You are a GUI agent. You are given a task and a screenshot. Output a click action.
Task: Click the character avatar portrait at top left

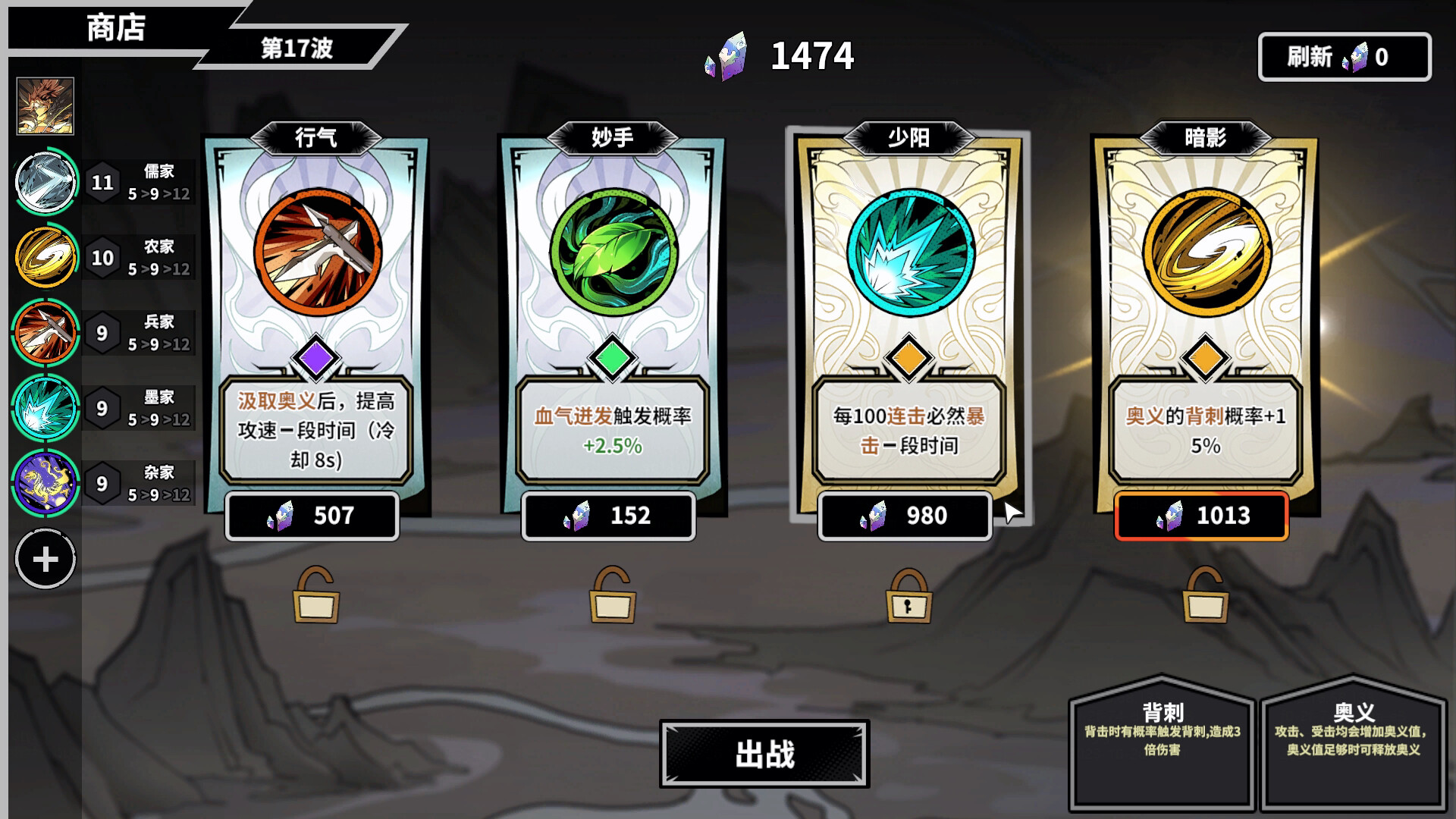(45, 106)
